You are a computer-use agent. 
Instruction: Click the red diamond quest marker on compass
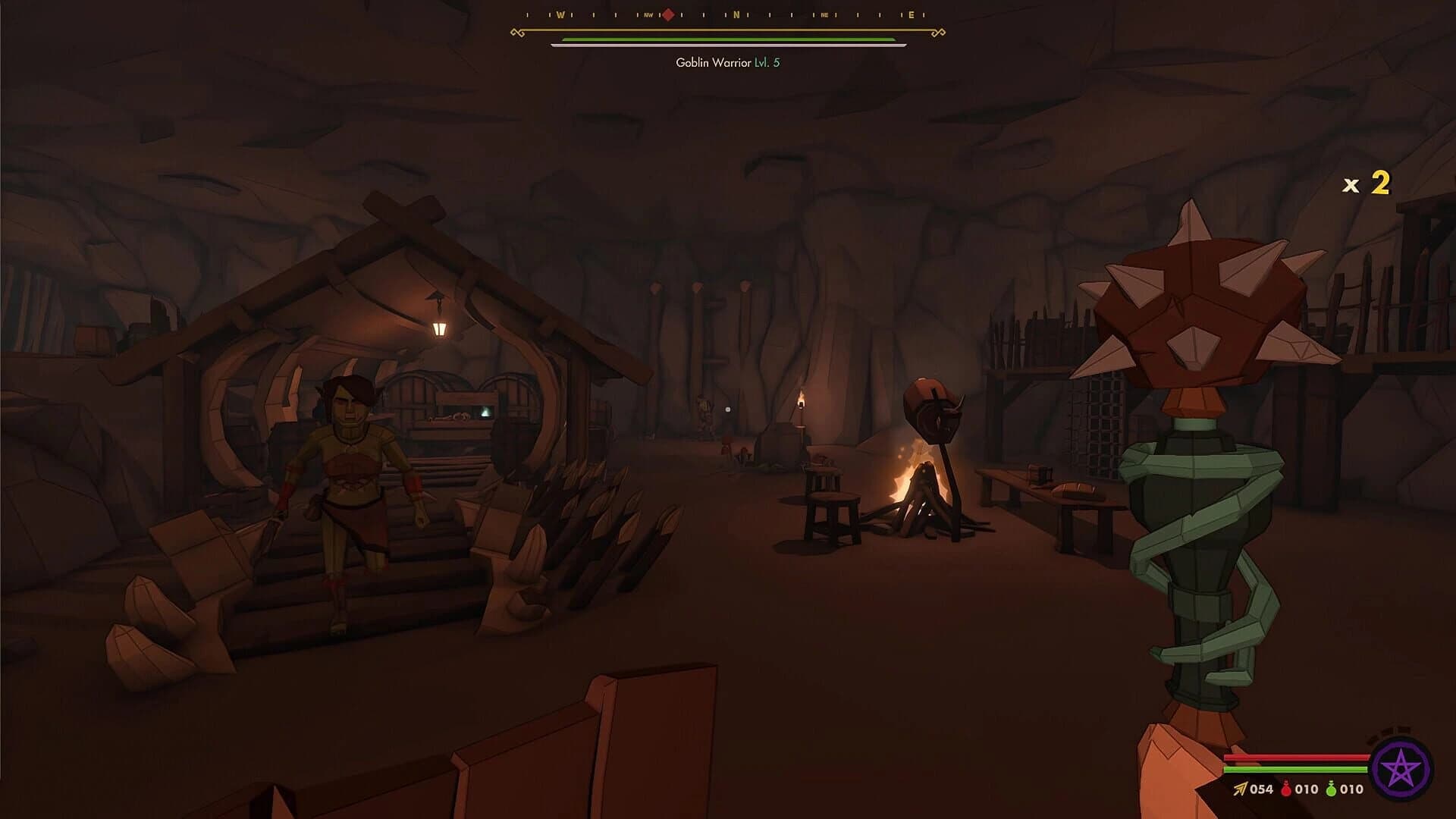pos(667,13)
